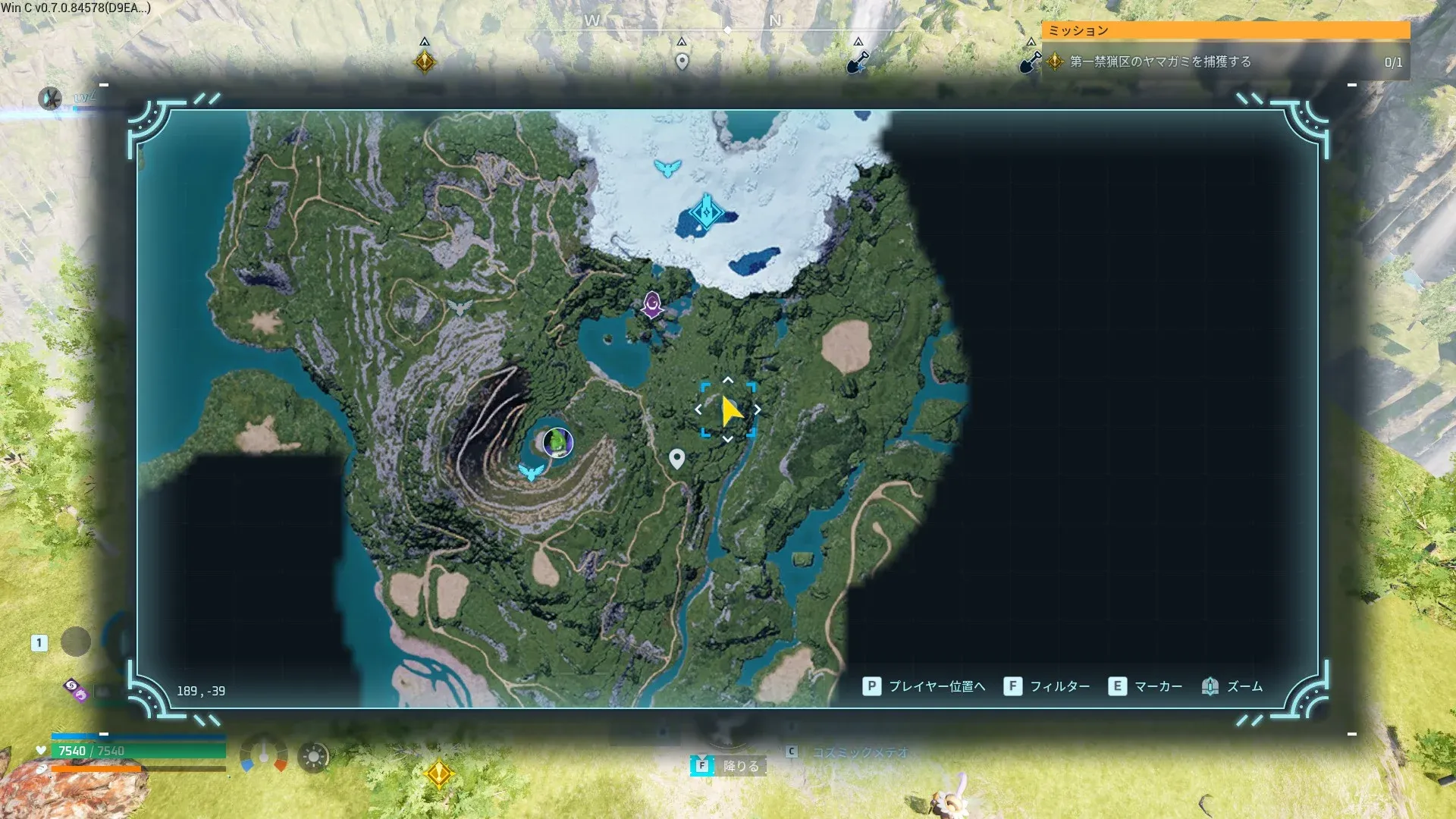Choose the snowfield fast-travel eagle marker
Image resolution: width=1456 pixels, height=819 pixels.
coord(667,168)
